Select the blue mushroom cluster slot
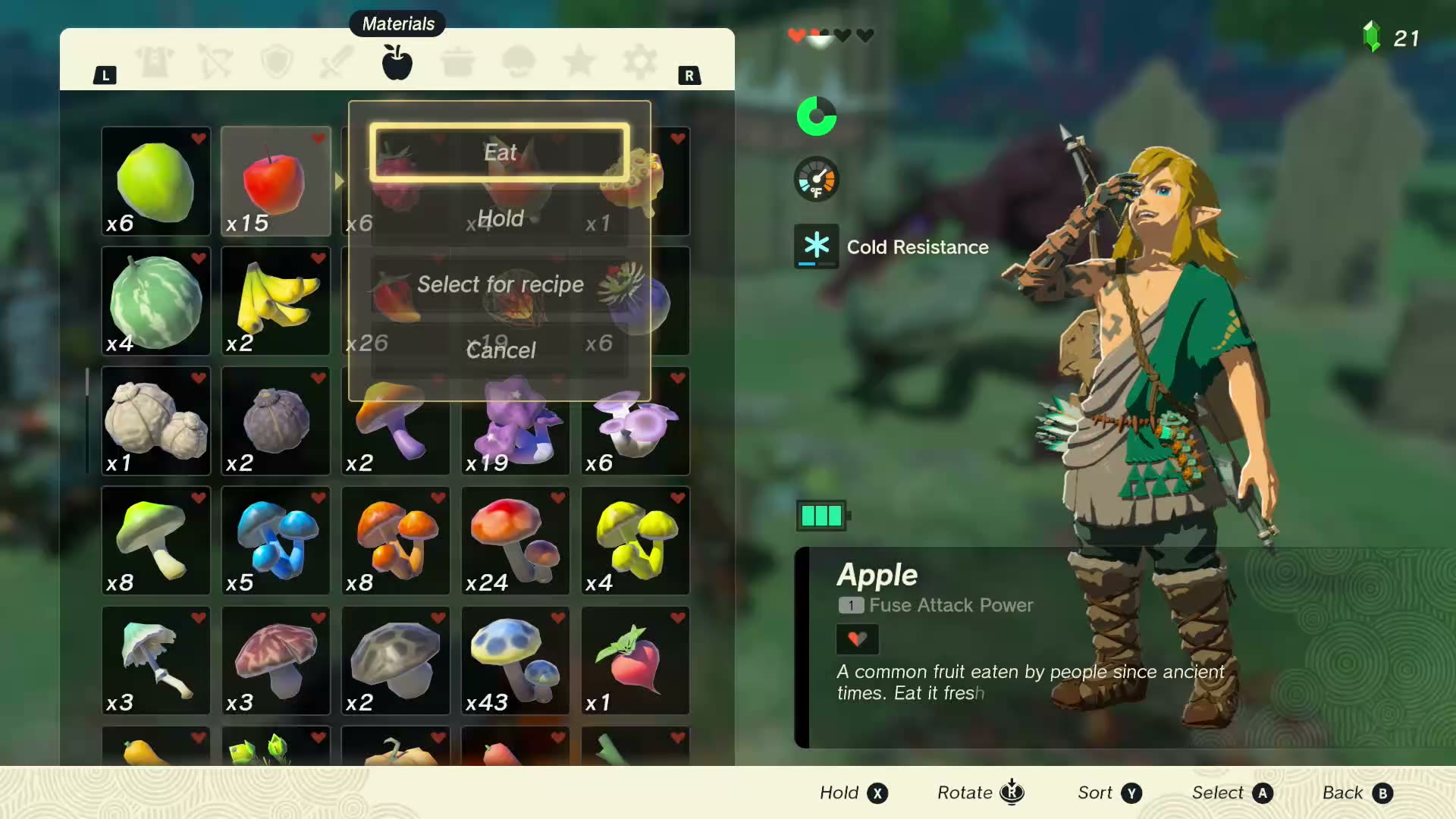Viewport: 1456px width, 819px height. click(x=275, y=541)
